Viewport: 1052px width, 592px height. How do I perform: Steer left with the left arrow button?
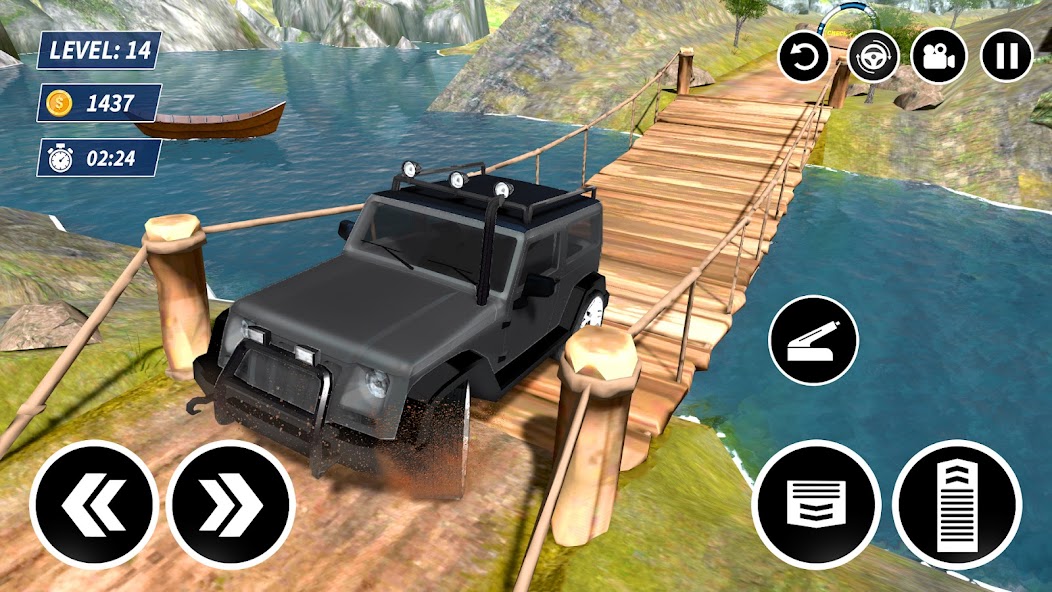(x=93, y=504)
